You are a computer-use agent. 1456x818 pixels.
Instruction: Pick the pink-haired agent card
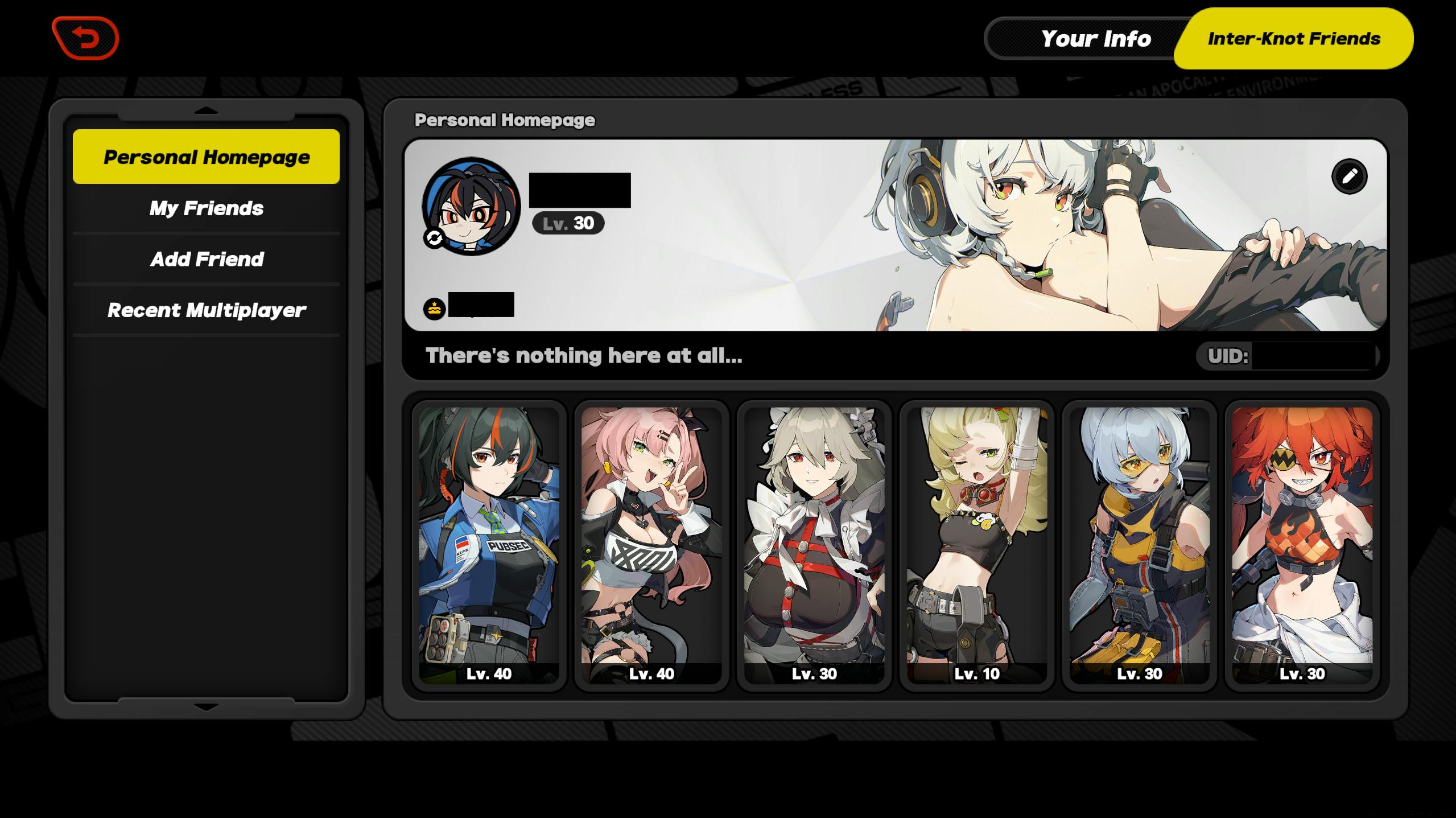tap(651, 545)
